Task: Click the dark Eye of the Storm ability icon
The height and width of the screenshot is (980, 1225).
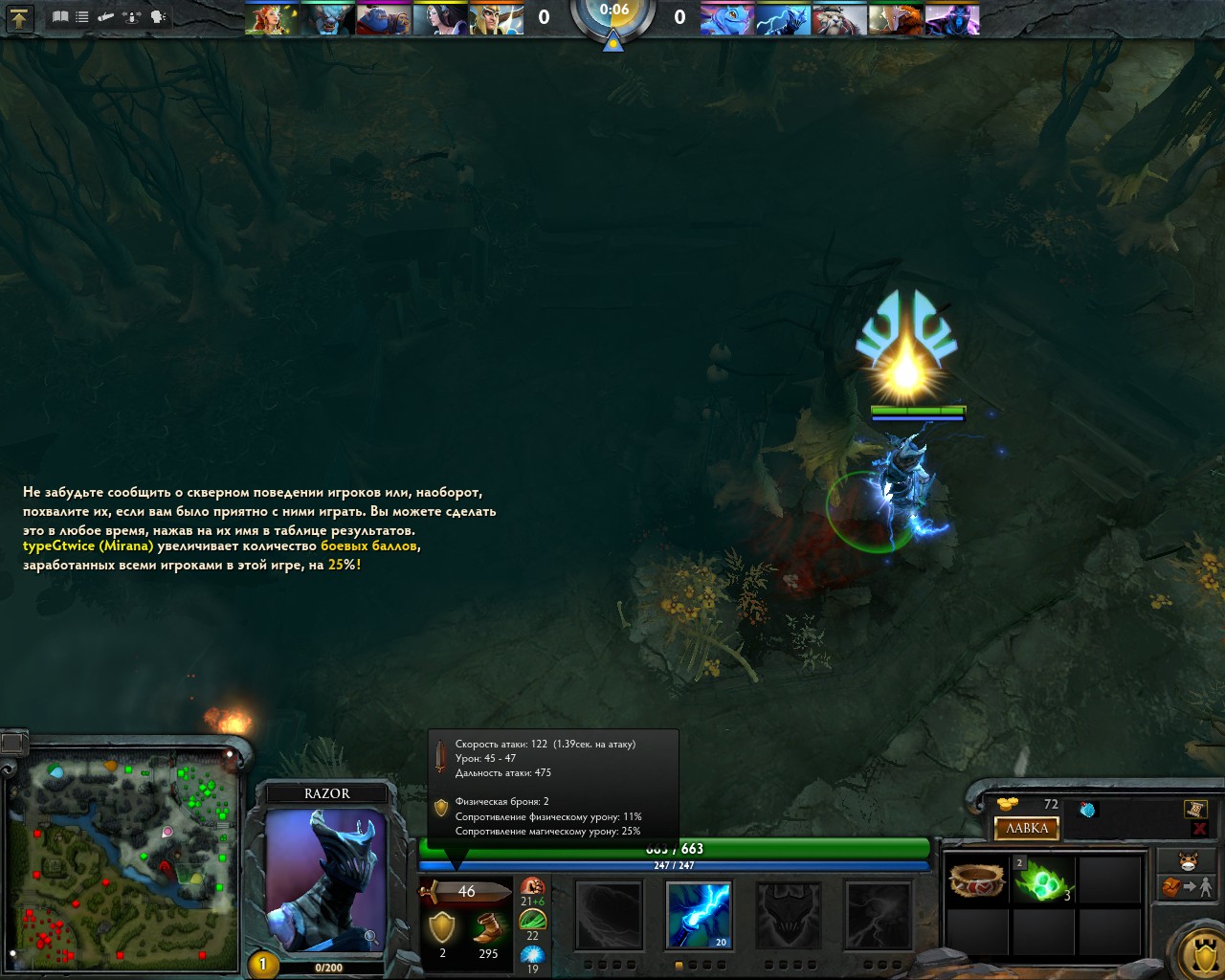Action: (x=878, y=915)
